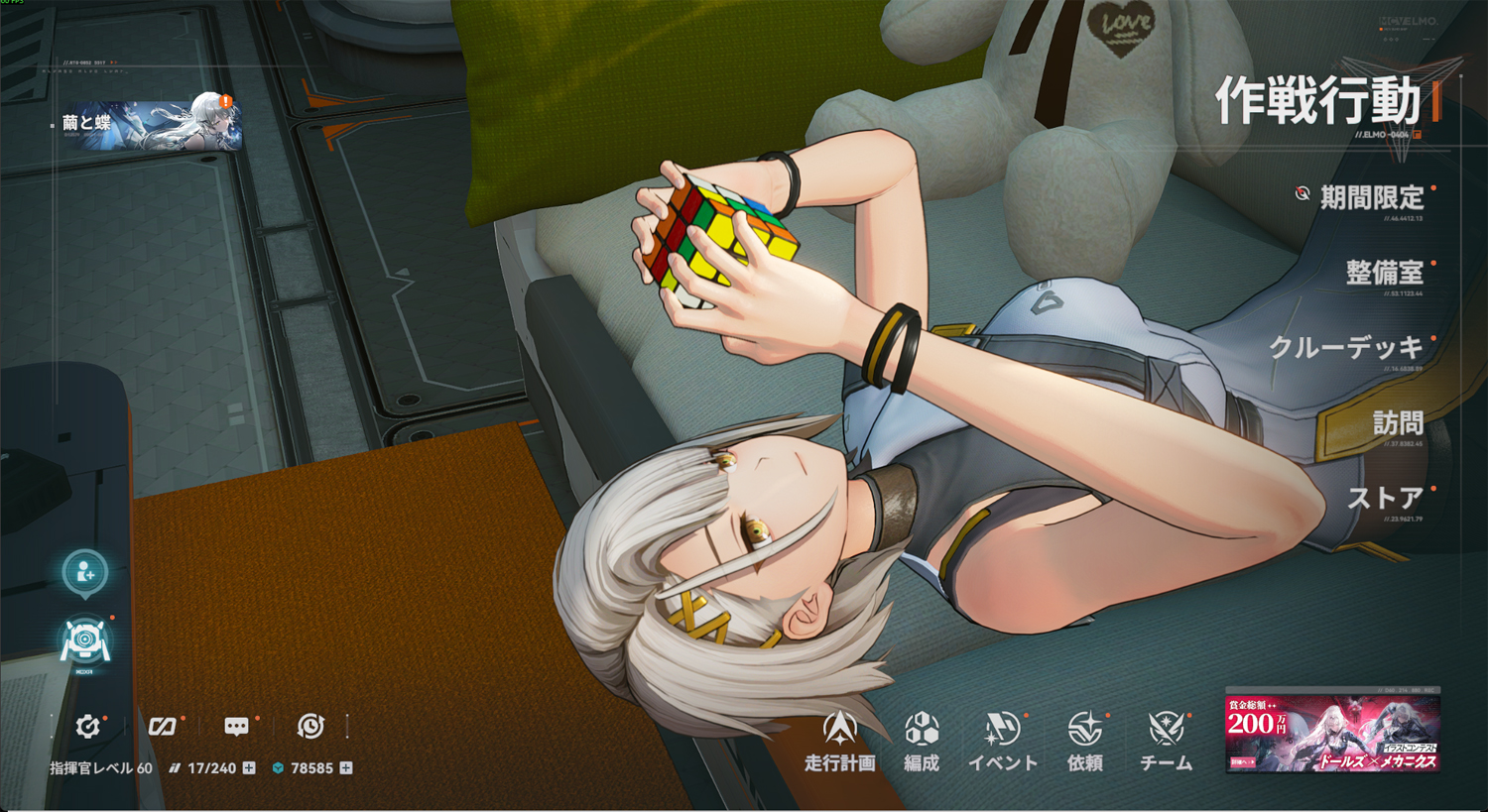Enter the 期間限定 limited-time section

pos(1371,198)
